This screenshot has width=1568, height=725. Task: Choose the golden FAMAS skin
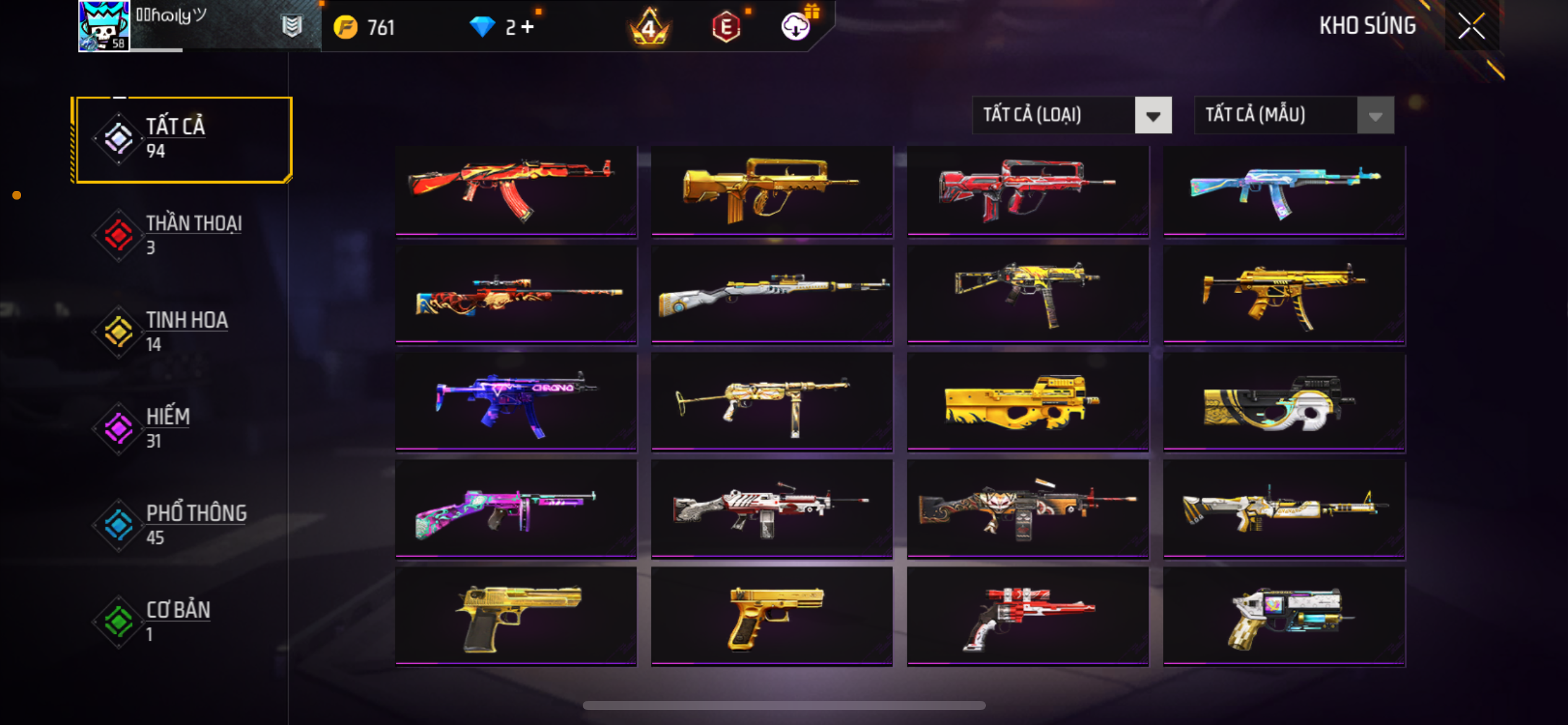[772, 190]
